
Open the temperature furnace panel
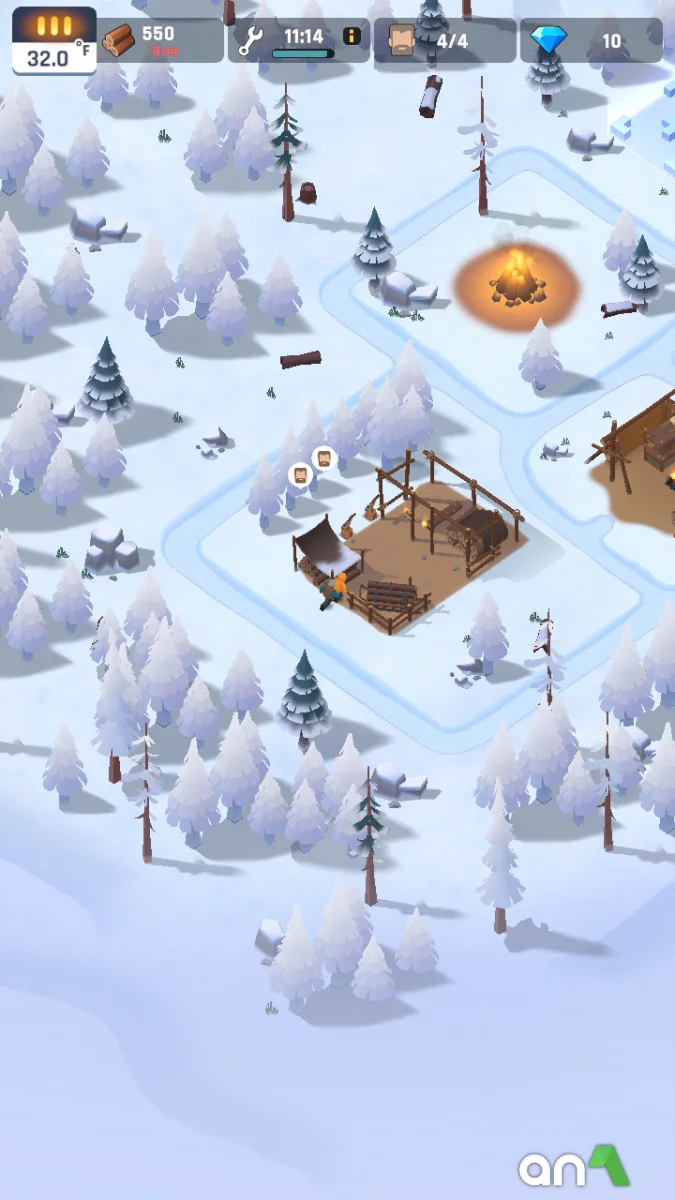(54, 41)
